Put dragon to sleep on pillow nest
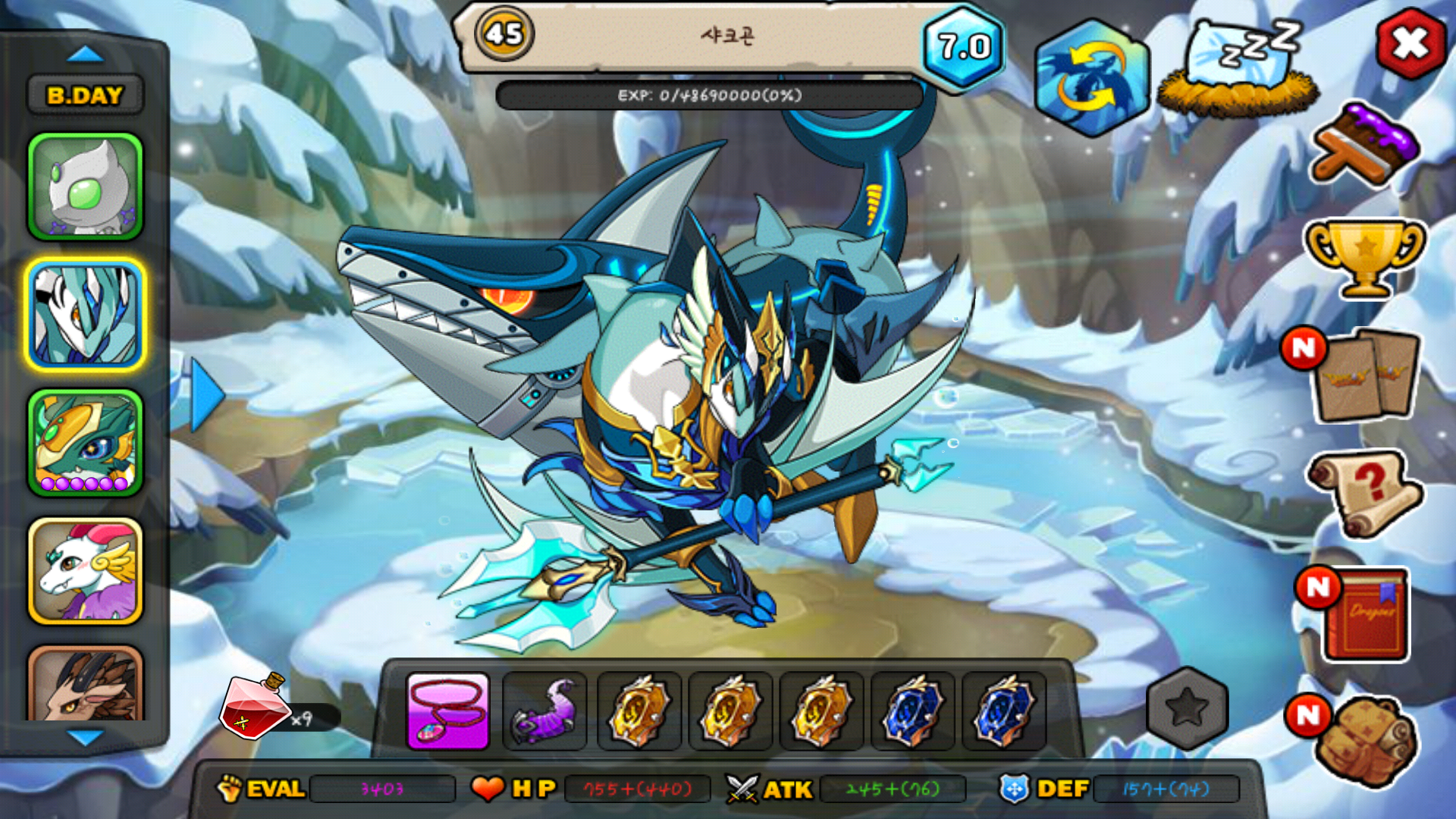Screen dimensions: 1456x819 (x=1238, y=71)
